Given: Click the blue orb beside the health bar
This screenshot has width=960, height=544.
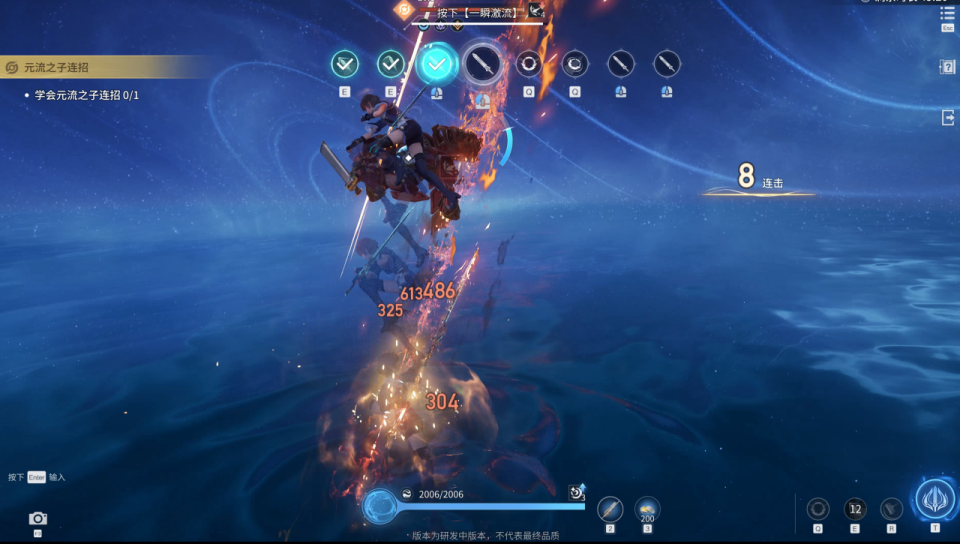Looking at the screenshot, I should (379, 507).
